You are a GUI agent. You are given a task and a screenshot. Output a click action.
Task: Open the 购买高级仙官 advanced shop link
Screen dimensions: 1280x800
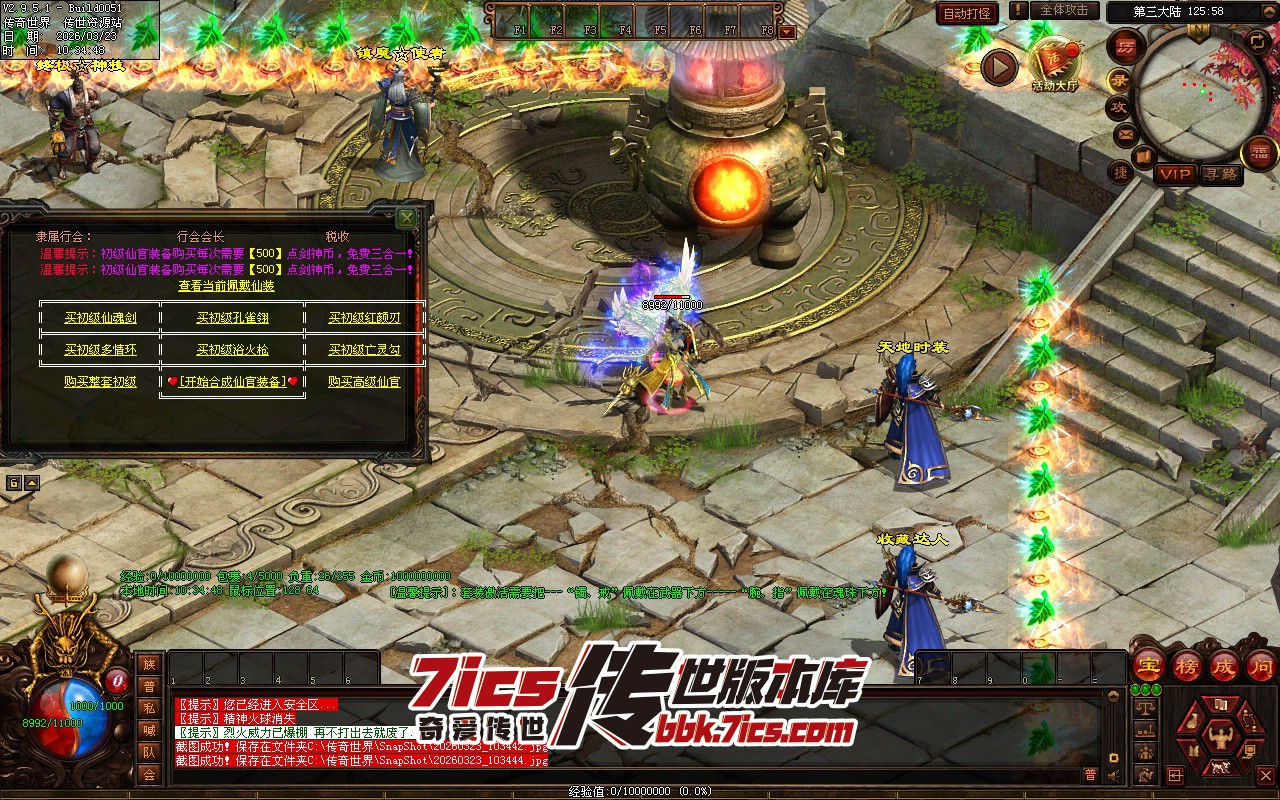[364, 382]
